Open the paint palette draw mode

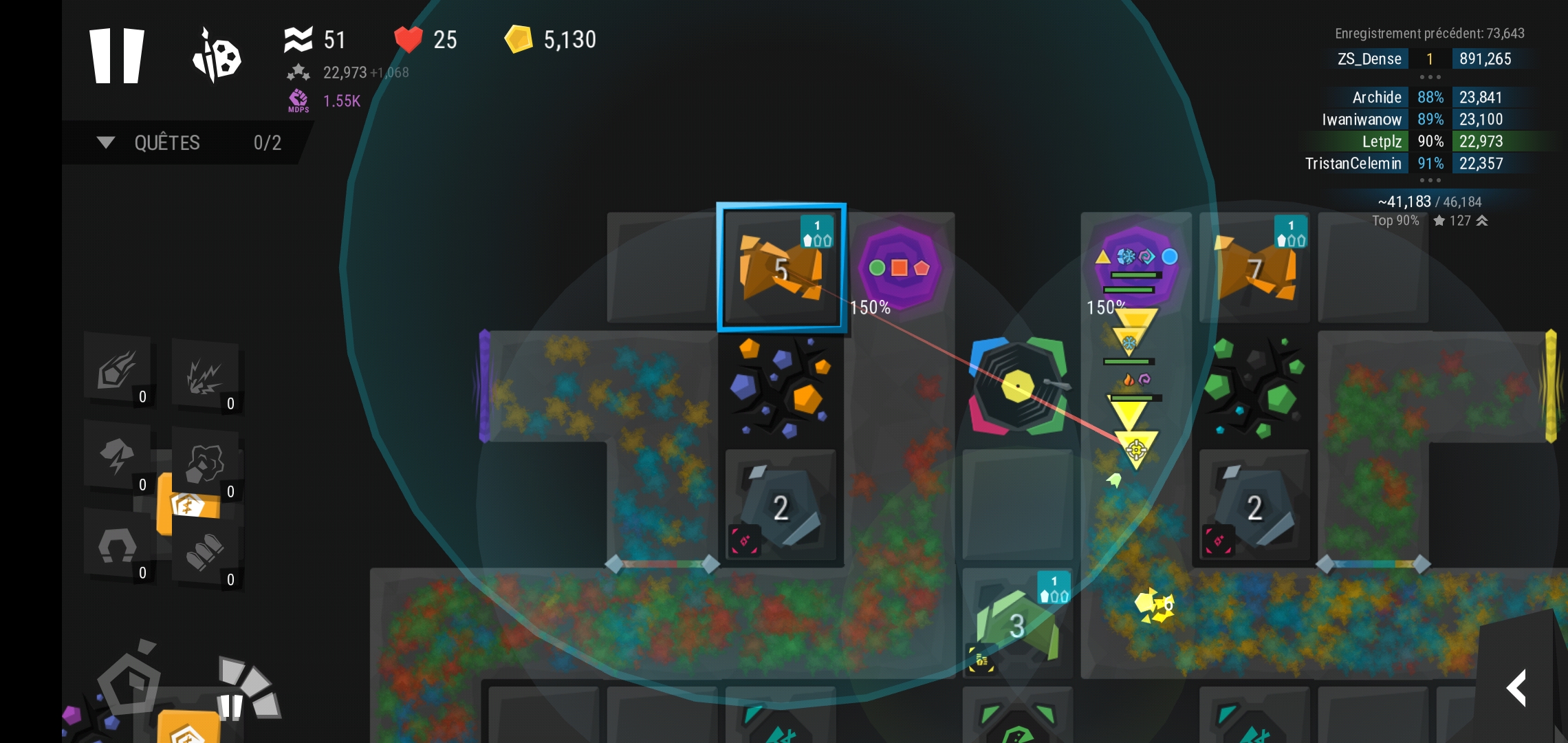pos(217,56)
